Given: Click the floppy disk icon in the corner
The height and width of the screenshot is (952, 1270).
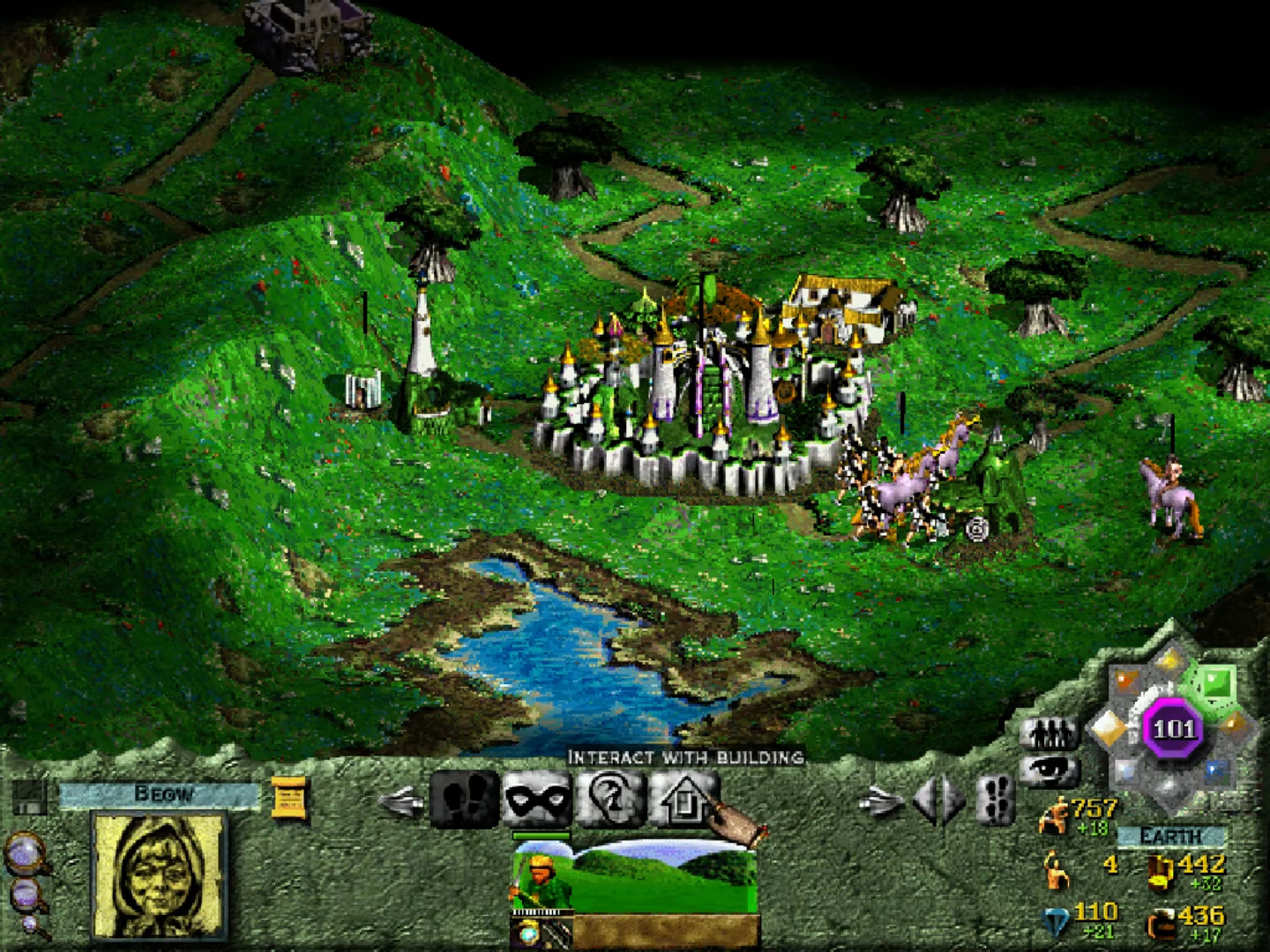Looking at the screenshot, I should tap(29, 798).
